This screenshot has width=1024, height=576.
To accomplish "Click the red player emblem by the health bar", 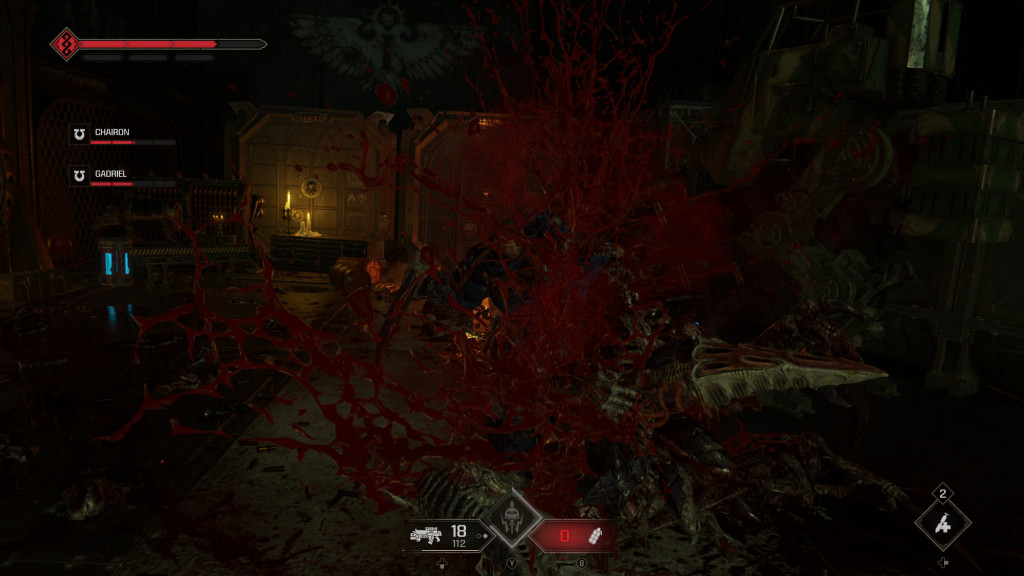I will click(65, 44).
